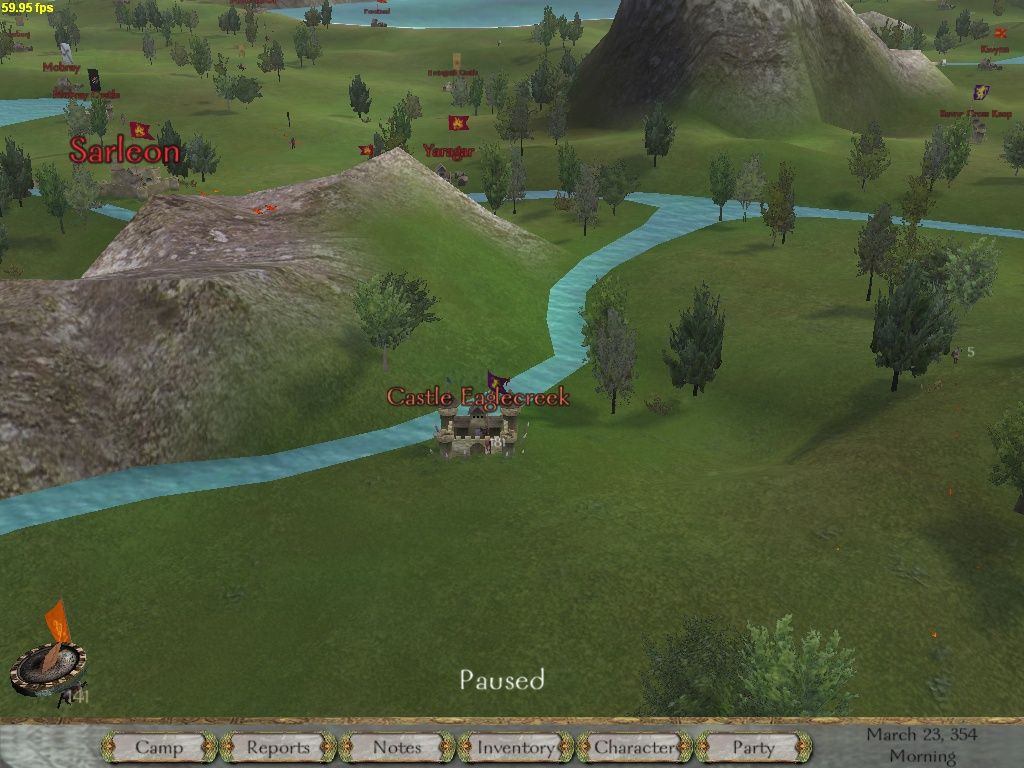
Task: Show the Notes screen
Action: point(397,747)
